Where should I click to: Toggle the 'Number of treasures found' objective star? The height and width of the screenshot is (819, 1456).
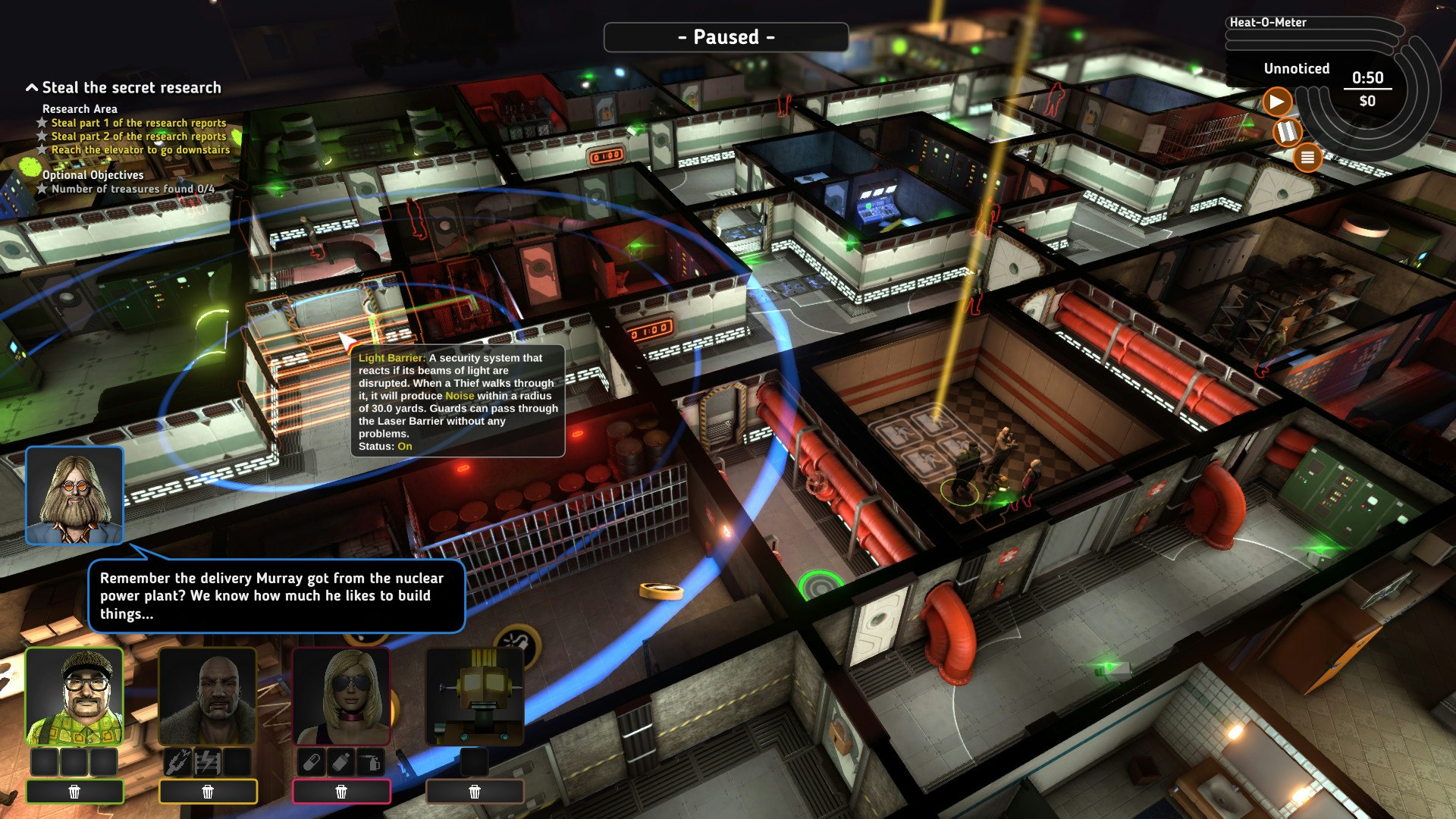(x=42, y=190)
